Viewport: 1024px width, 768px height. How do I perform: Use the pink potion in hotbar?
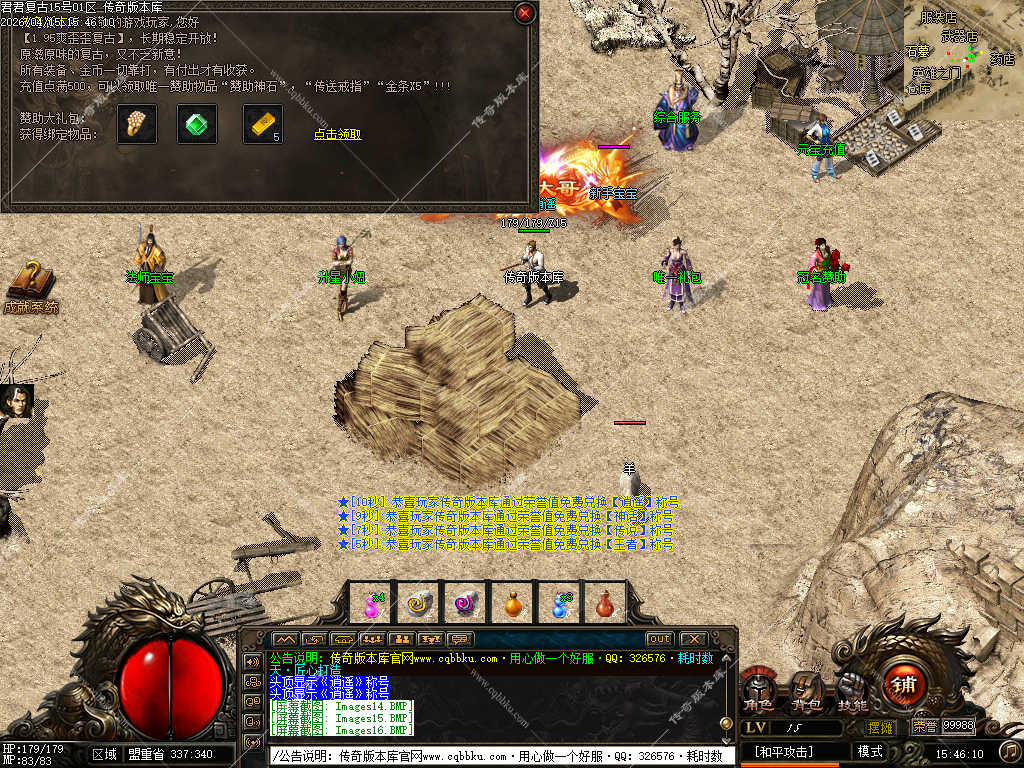(372, 603)
